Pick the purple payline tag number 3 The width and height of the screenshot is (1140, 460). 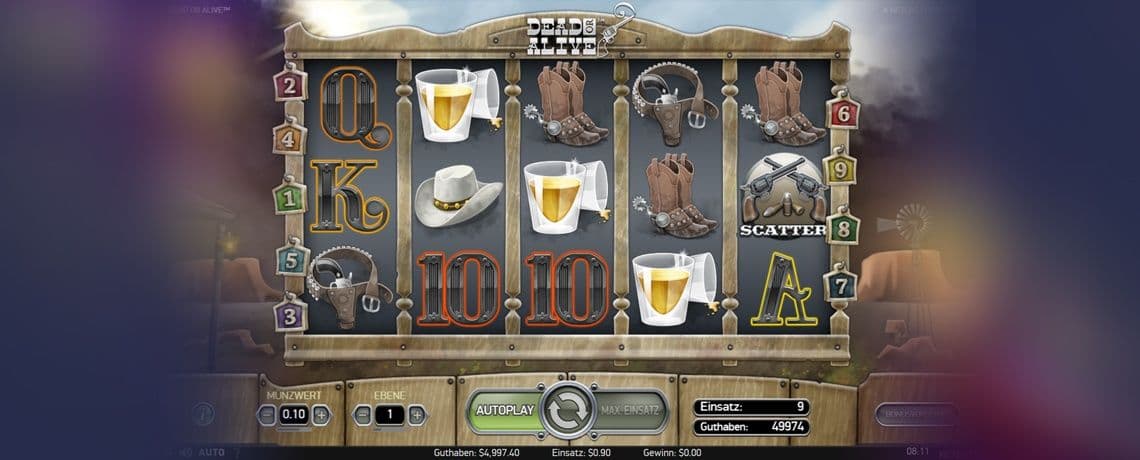click(x=289, y=315)
